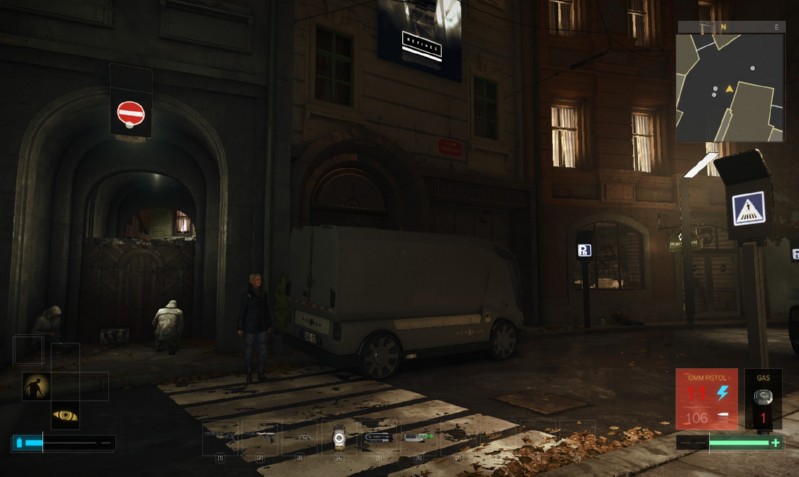Viewport: 799px width, 477px height.
Task: Open the minimap
Action: point(730,83)
